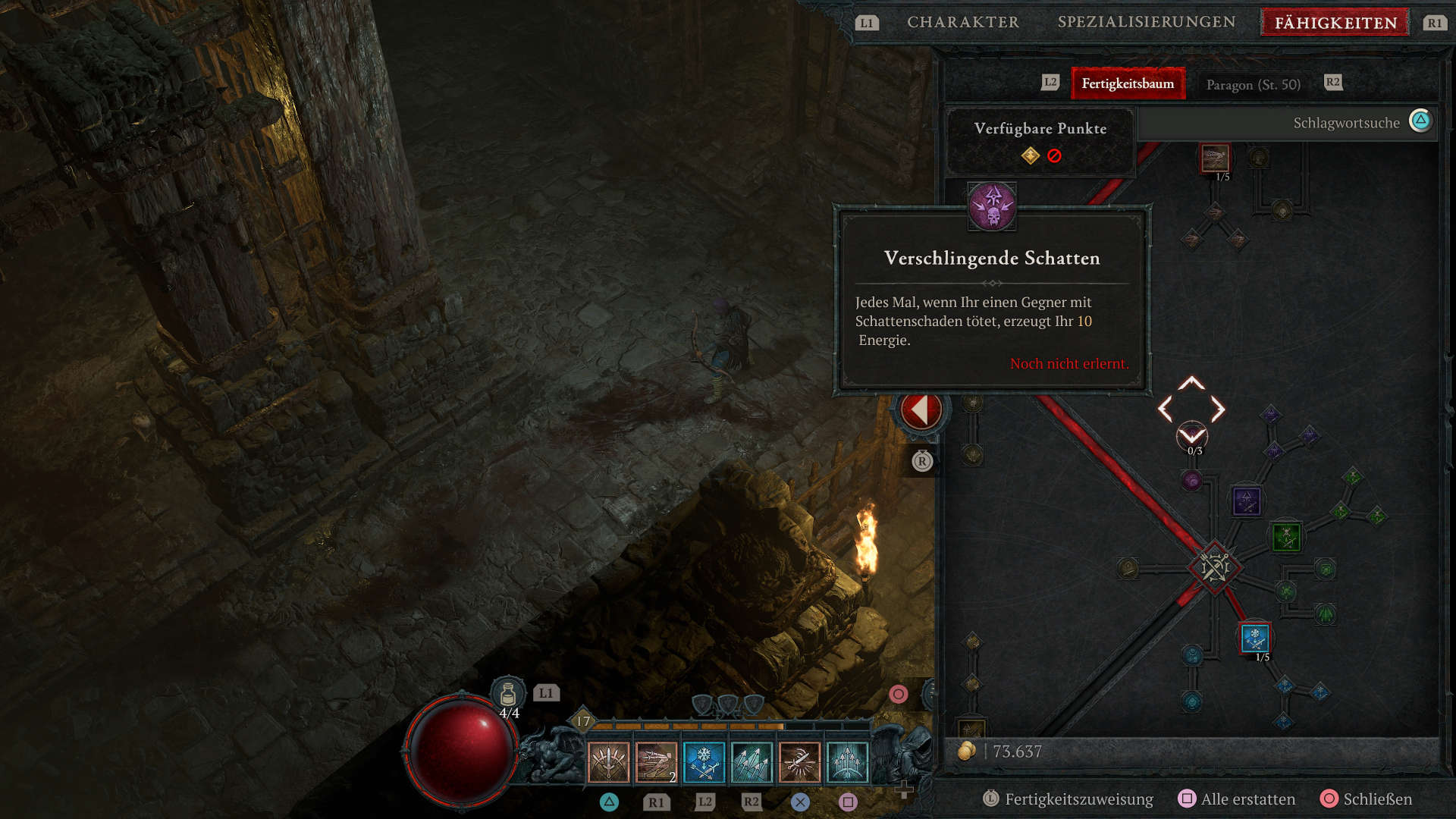
Task: Open the Charakter tab
Action: click(962, 22)
